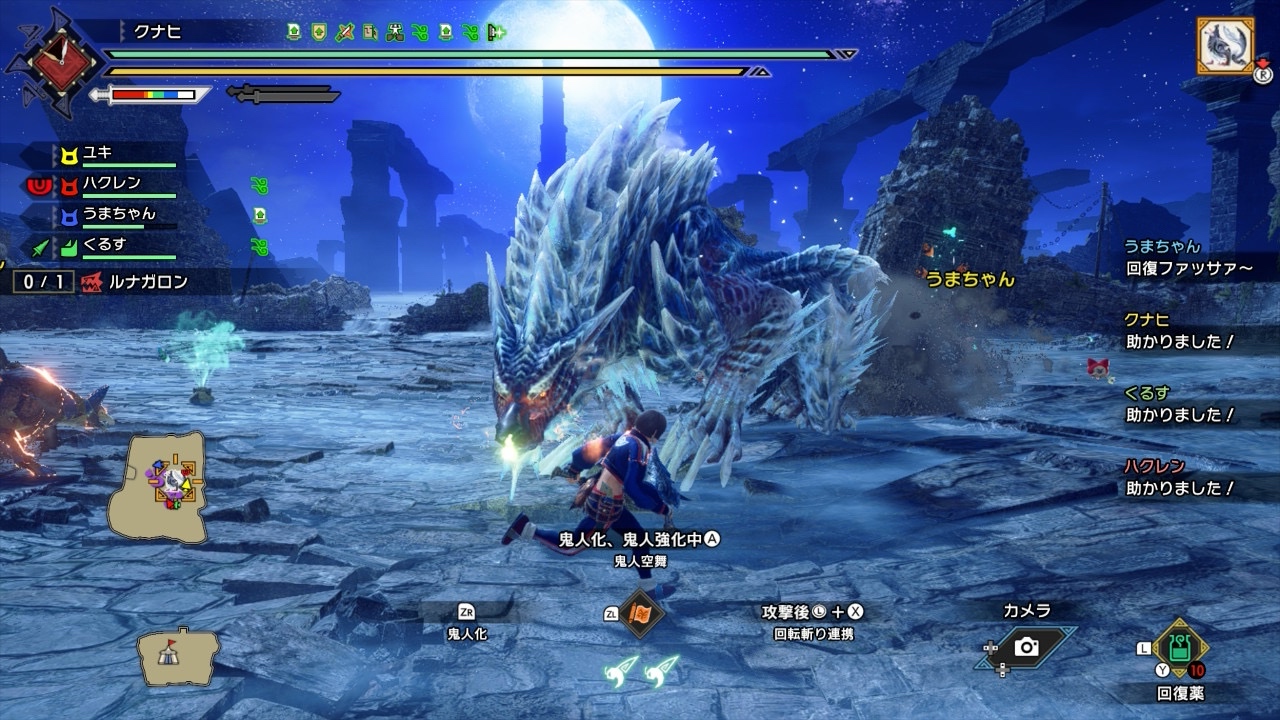The image size is (1280, 720).
Task: Select party member ハクレン
Action: click(x=110, y=183)
